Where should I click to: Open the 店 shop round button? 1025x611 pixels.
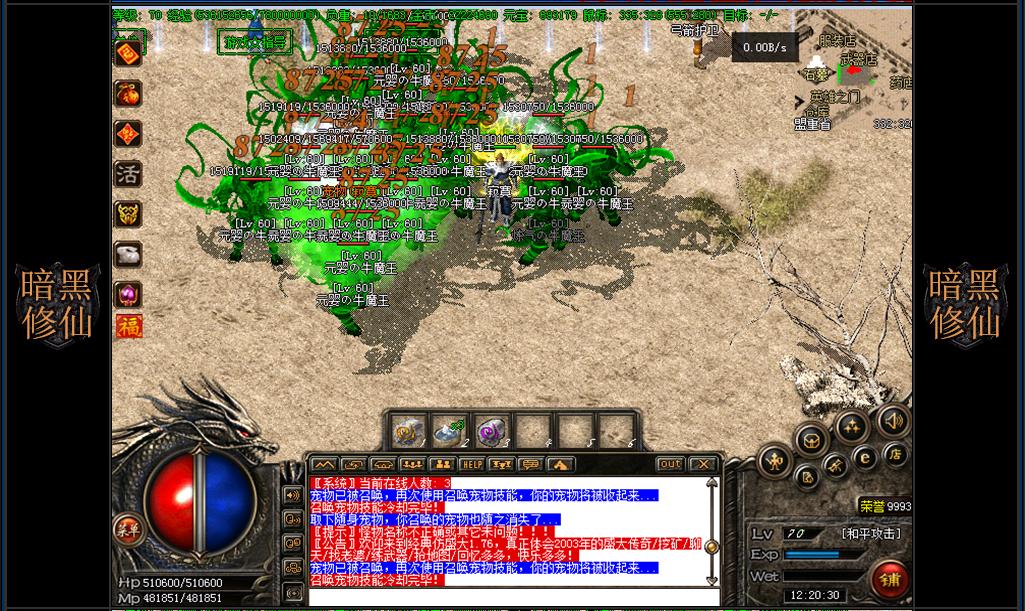[895, 455]
